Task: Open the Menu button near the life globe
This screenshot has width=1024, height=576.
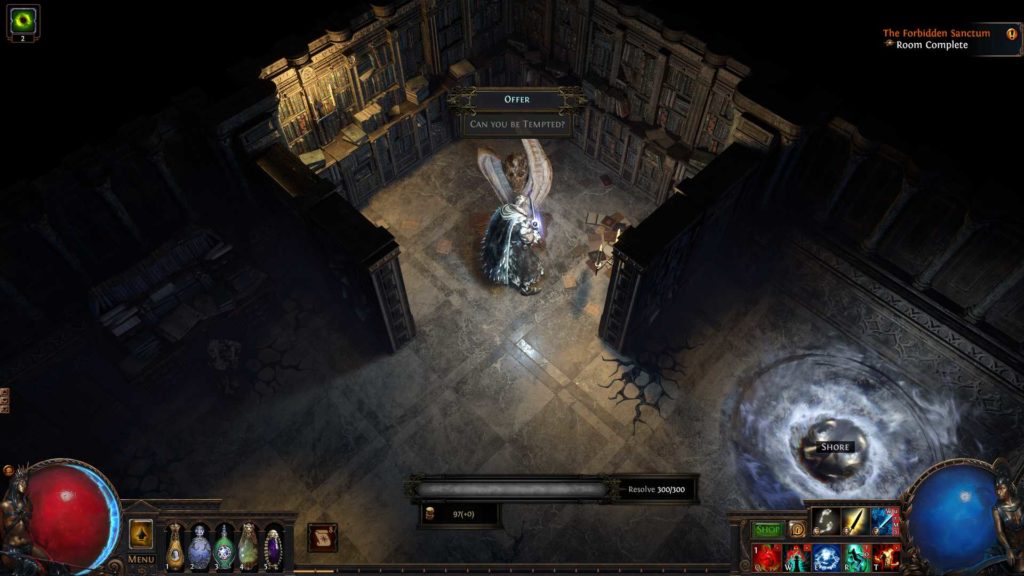Action: (x=141, y=559)
